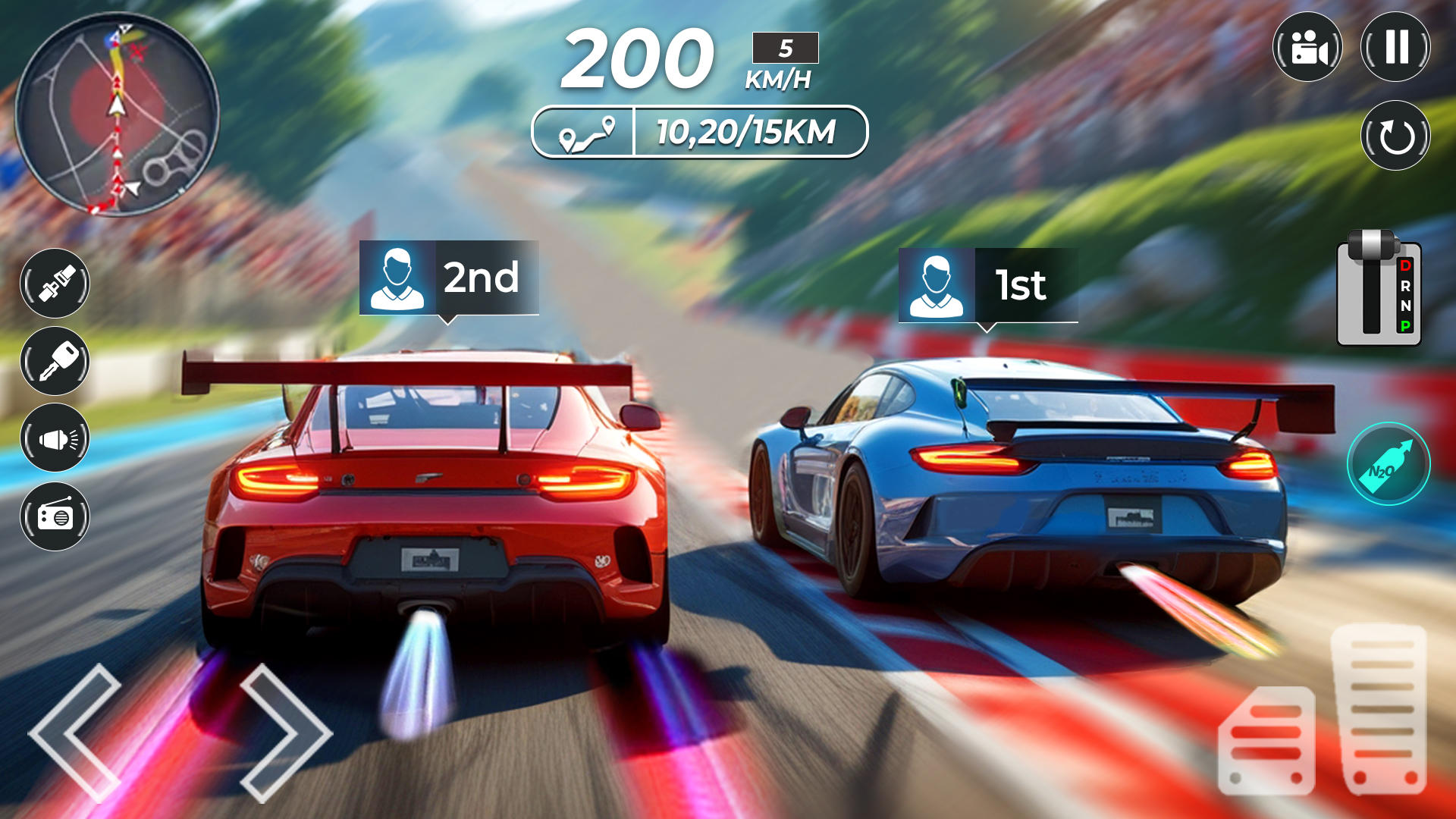Step on the accelerator pedal
The image size is (1456, 819).
[1379, 709]
